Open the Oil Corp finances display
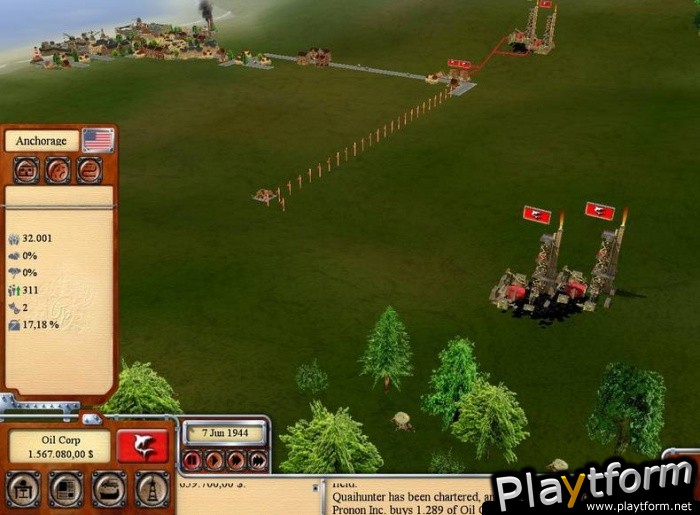 (59, 447)
